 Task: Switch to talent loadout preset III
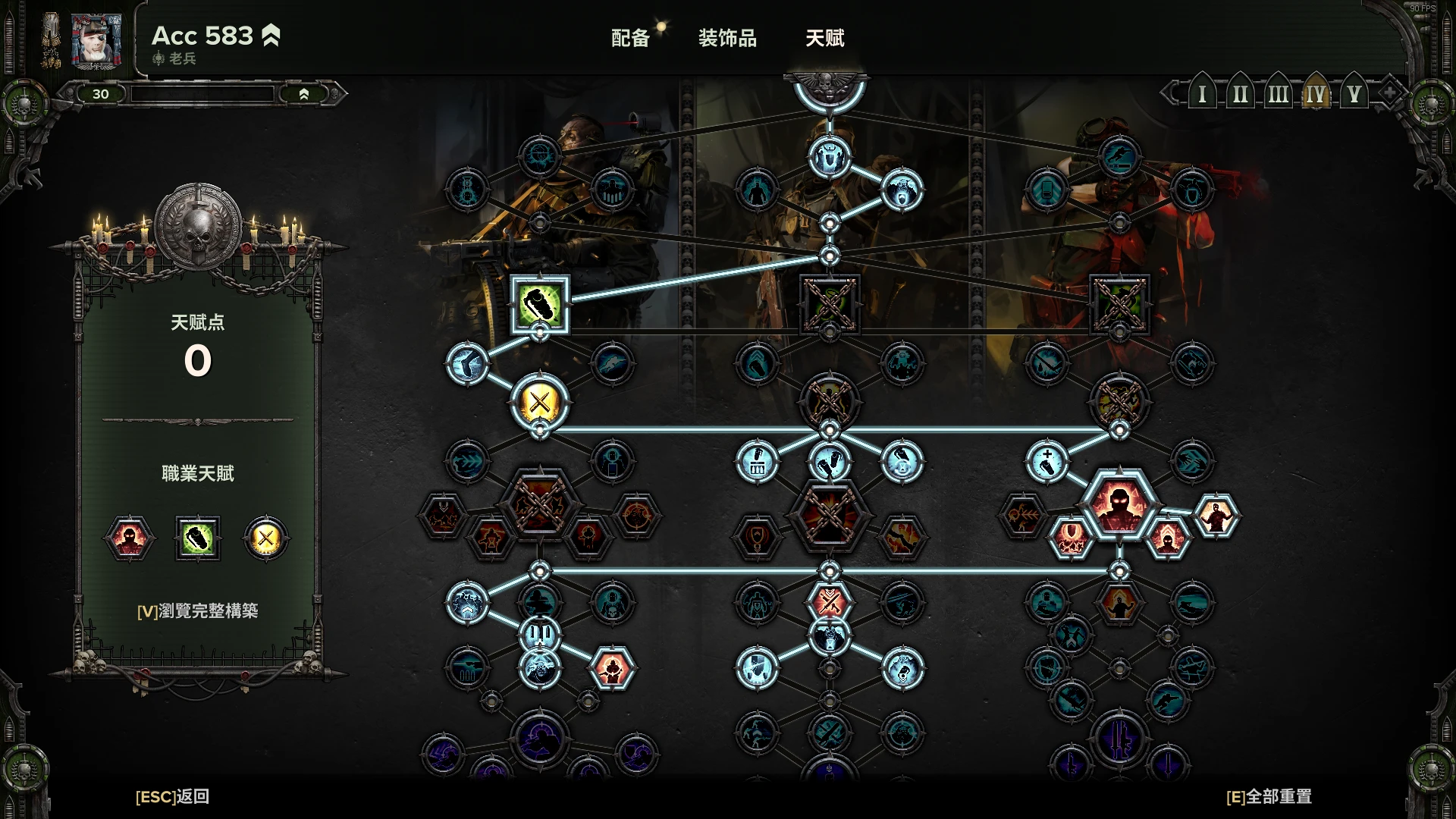pyautogui.click(x=1278, y=95)
